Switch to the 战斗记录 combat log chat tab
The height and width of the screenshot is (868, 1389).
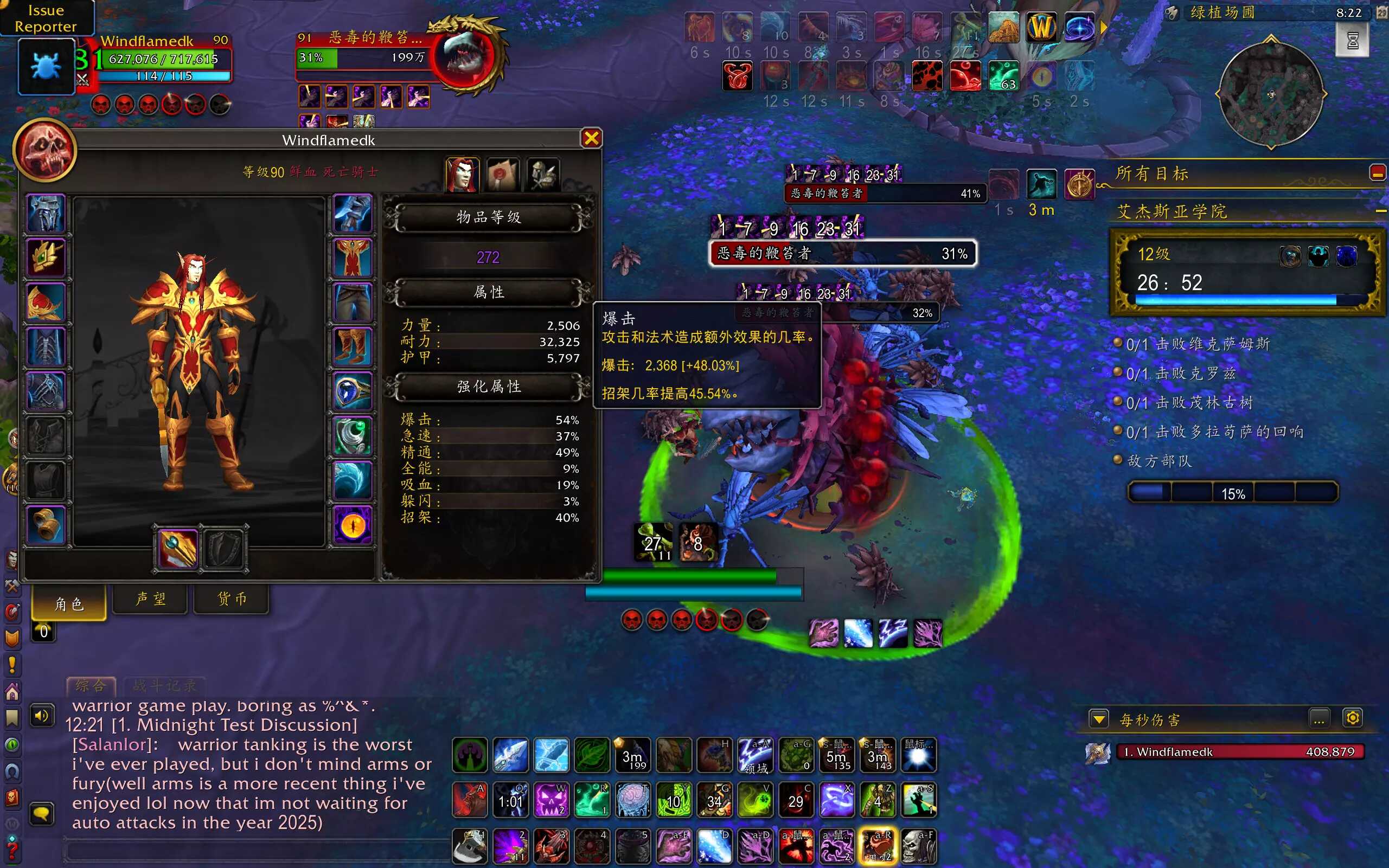164,685
